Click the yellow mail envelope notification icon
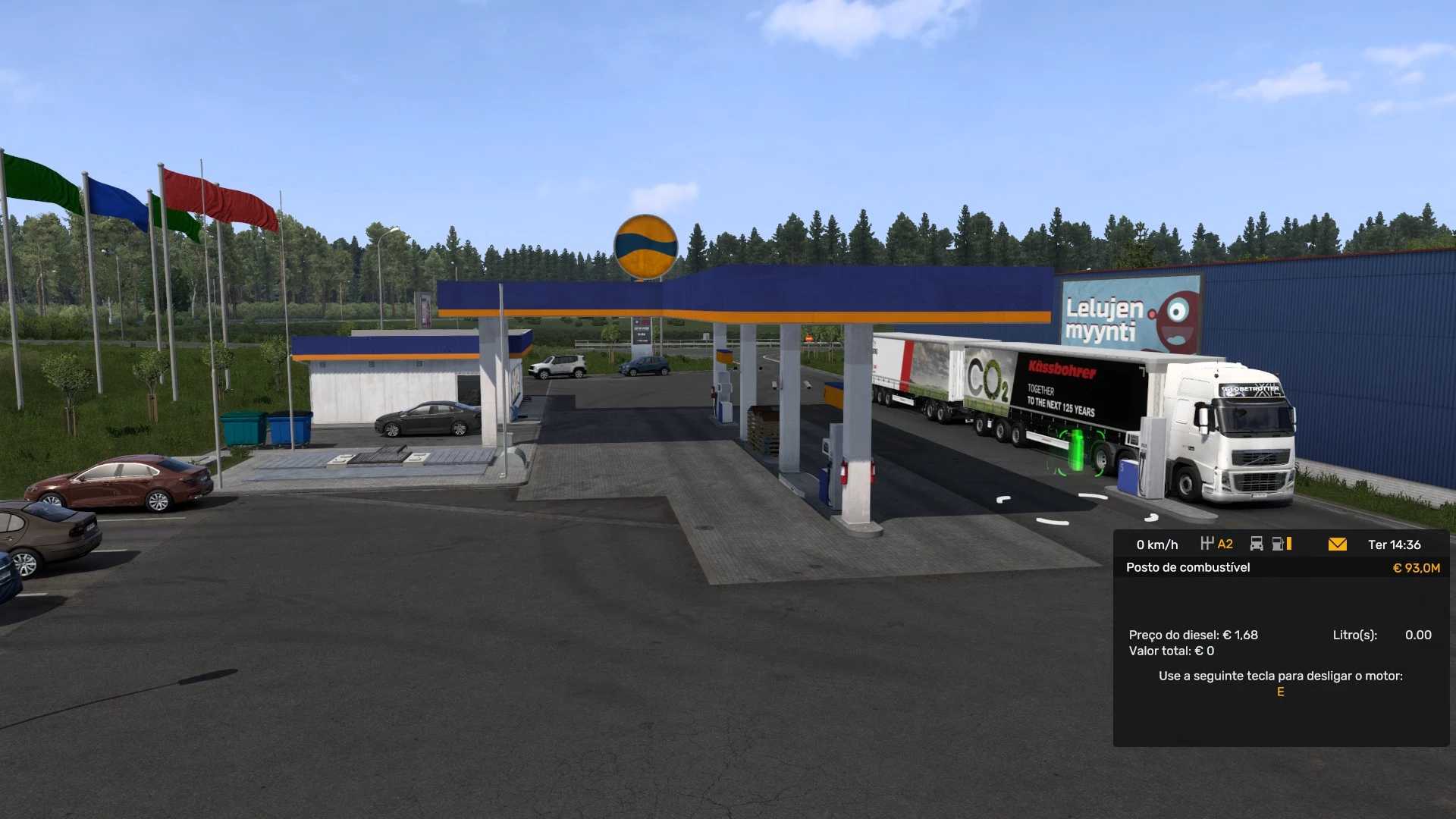Image resolution: width=1456 pixels, height=819 pixels. pyautogui.click(x=1338, y=544)
